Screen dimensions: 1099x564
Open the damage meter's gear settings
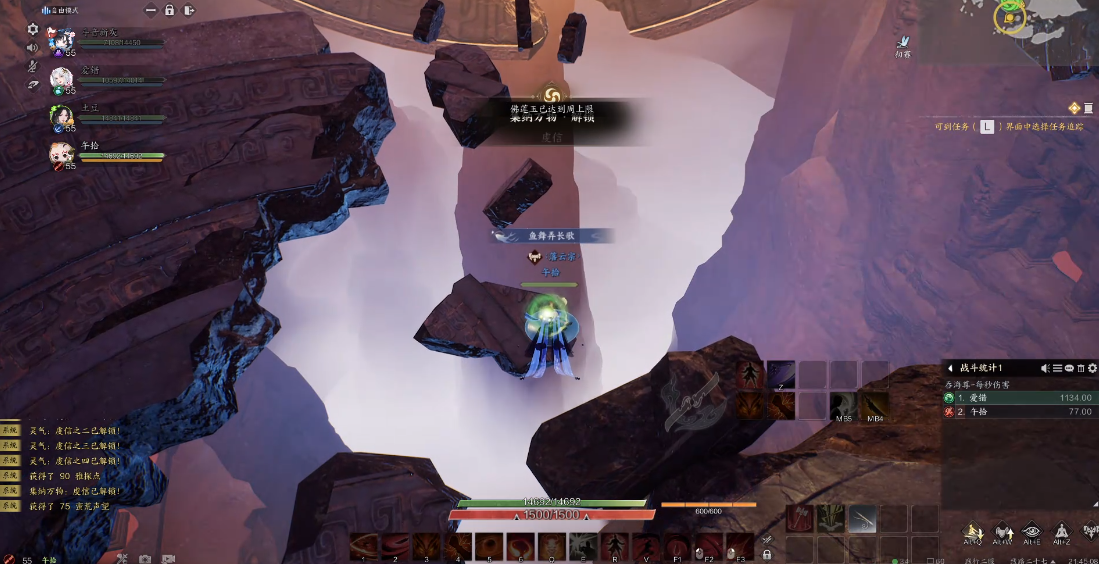[x=1091, y=368]
